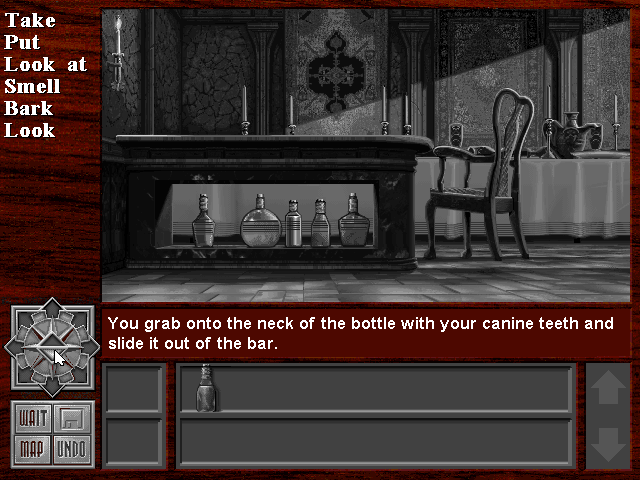Click the WAIT button
640x480 pixels.
coord(32,418)
